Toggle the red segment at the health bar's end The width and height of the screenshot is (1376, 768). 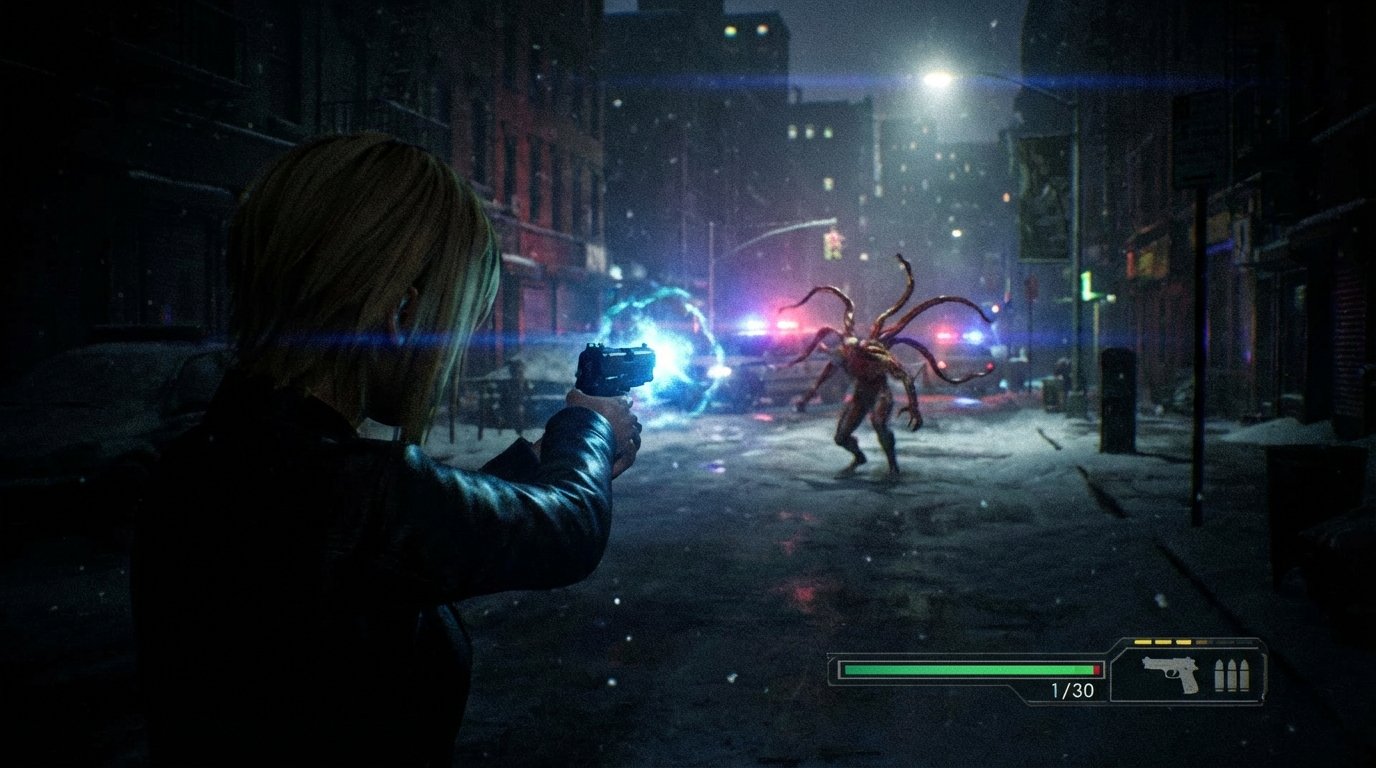tap(1100, 669)
